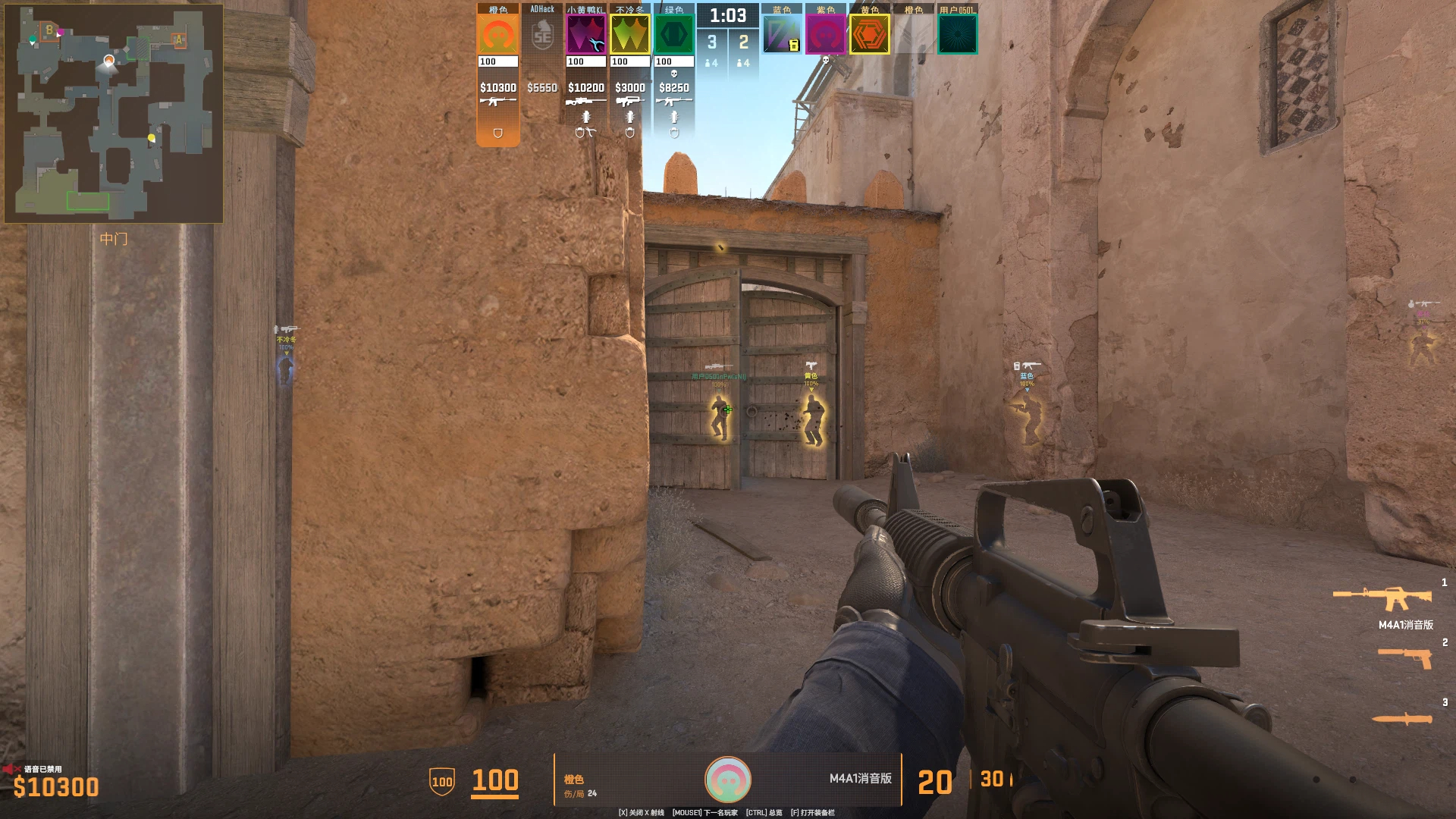Select the M4A1 silenced rifle slot

click(x=1383, y=599)
